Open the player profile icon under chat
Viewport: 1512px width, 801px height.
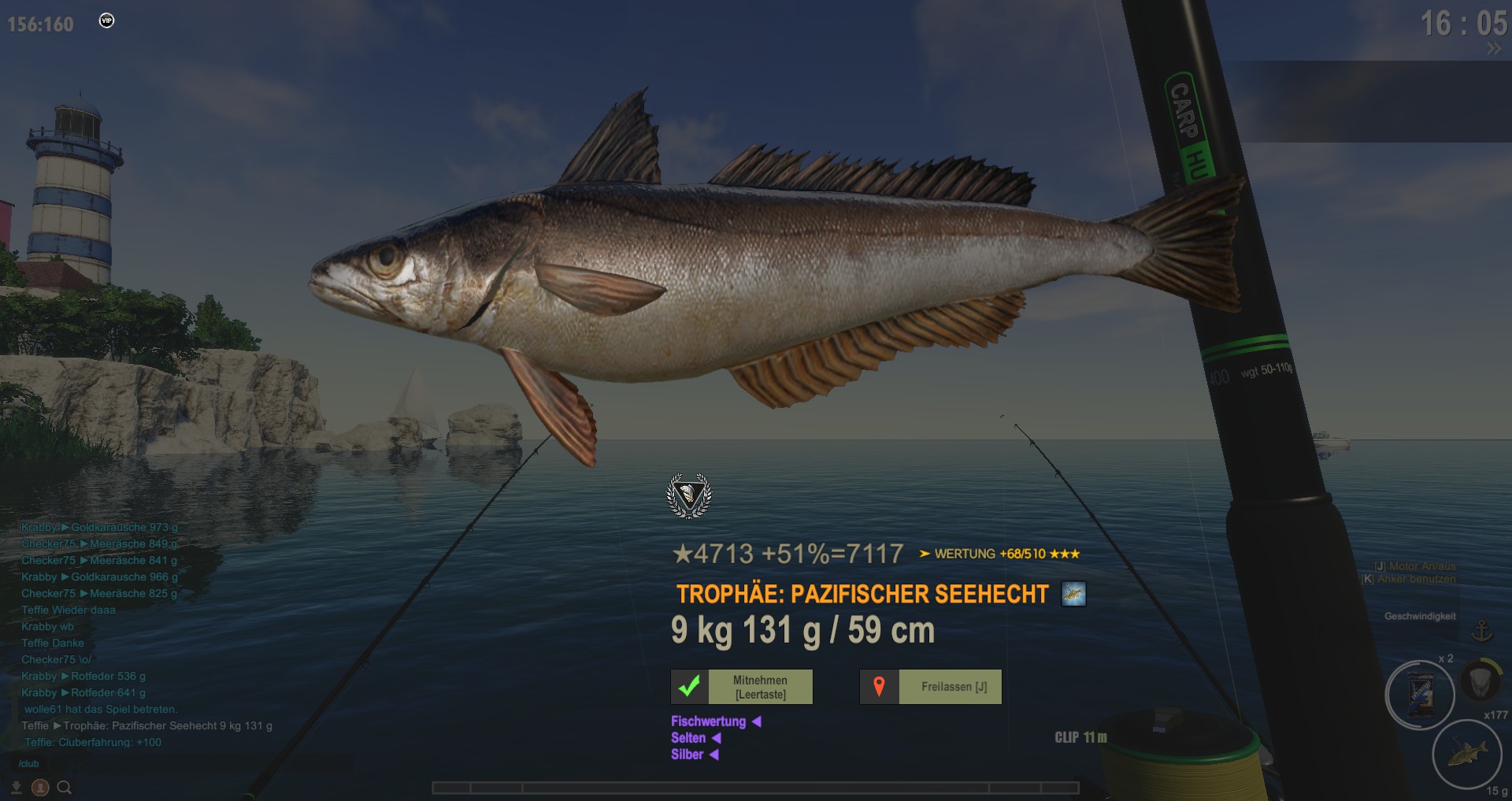click(40, 787)
